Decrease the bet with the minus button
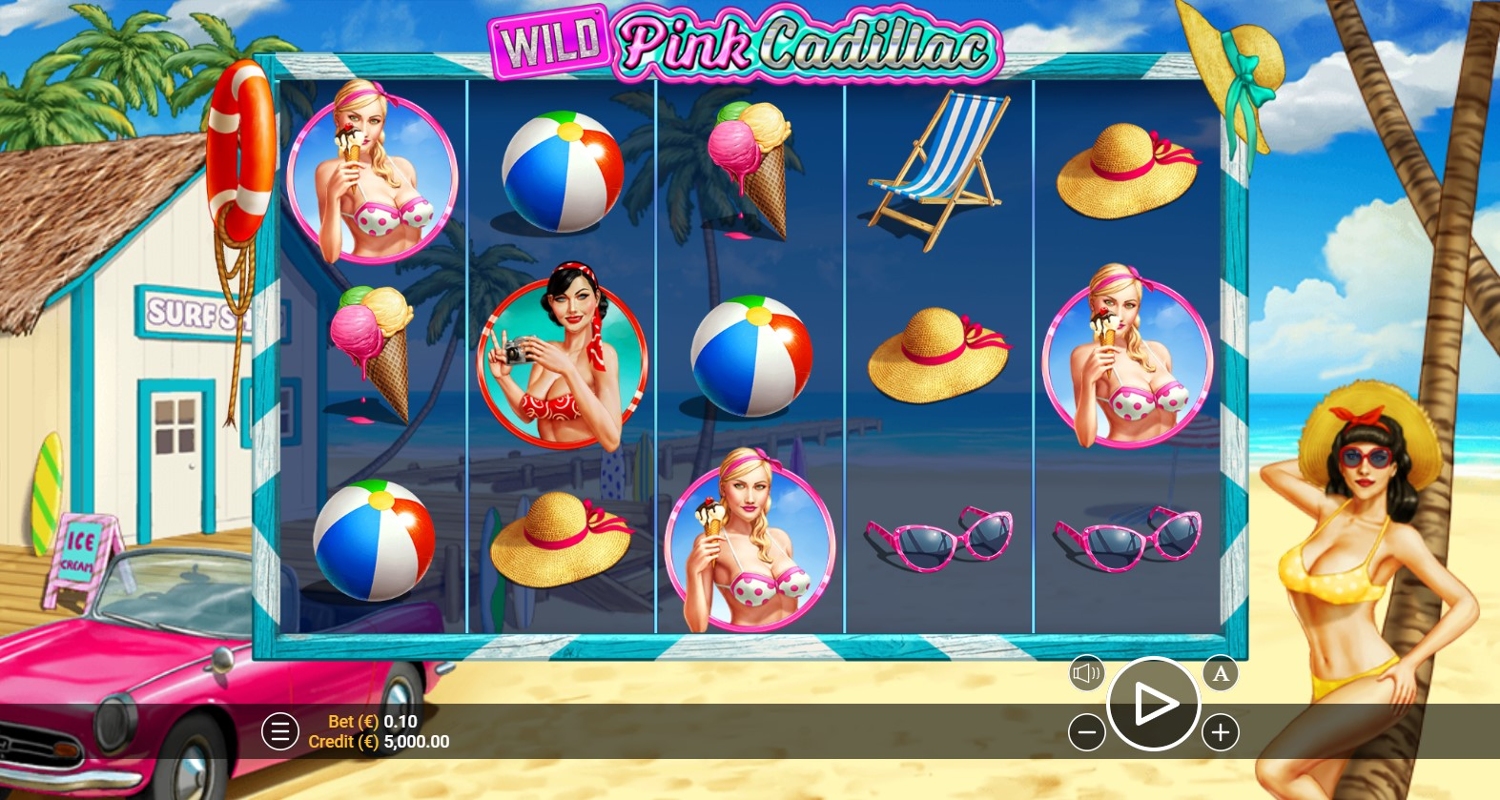Screen dimensions: 1500x800 pyautogui.click(x=1087, y=733)
